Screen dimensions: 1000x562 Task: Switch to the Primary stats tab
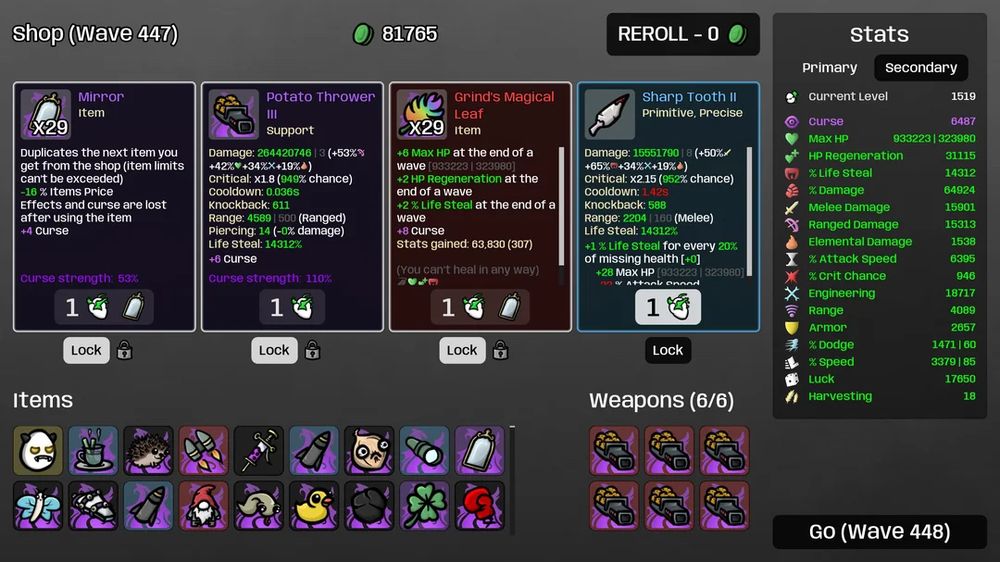point(829,68)
